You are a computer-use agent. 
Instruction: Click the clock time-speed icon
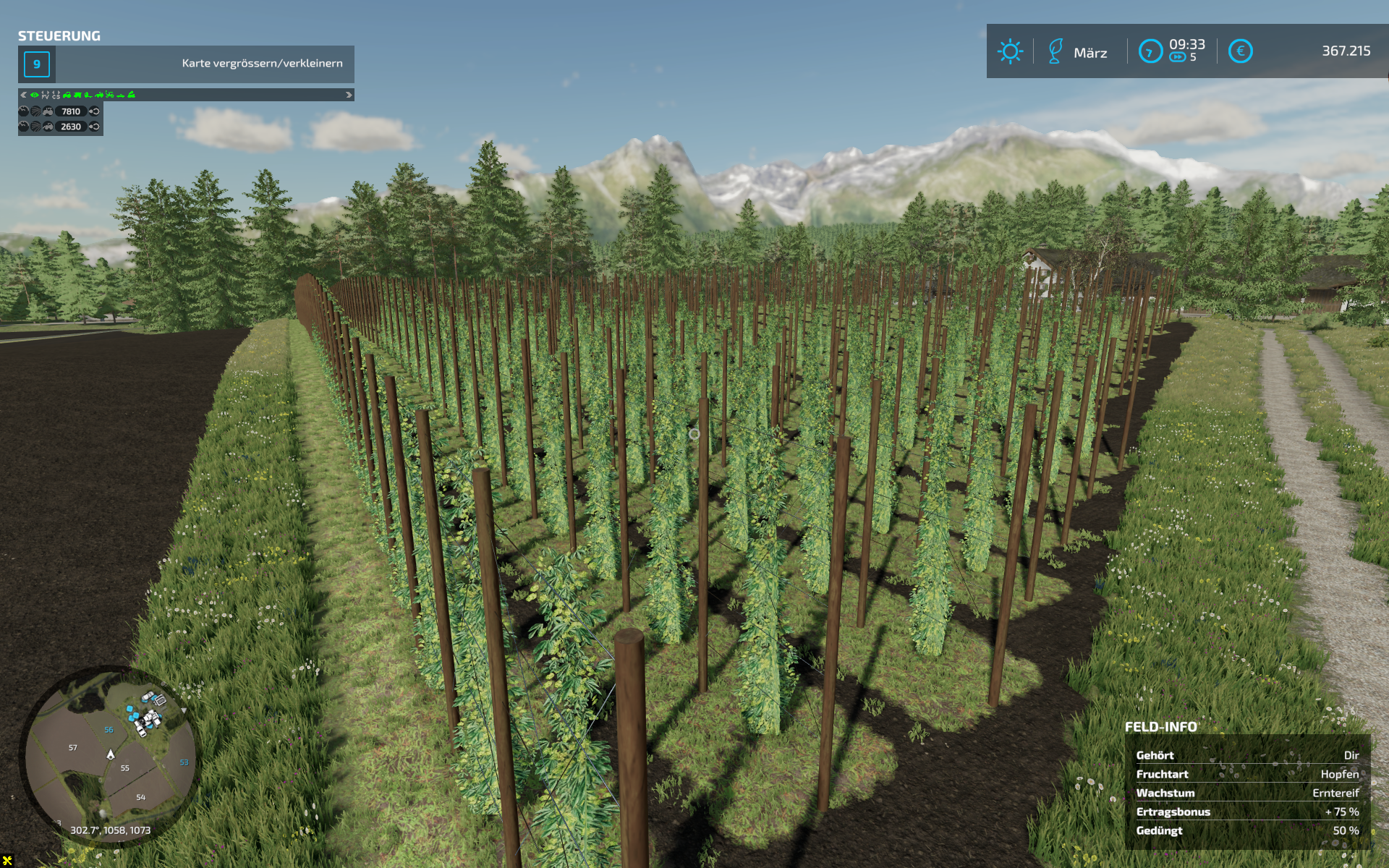[x=1150, y=51]
